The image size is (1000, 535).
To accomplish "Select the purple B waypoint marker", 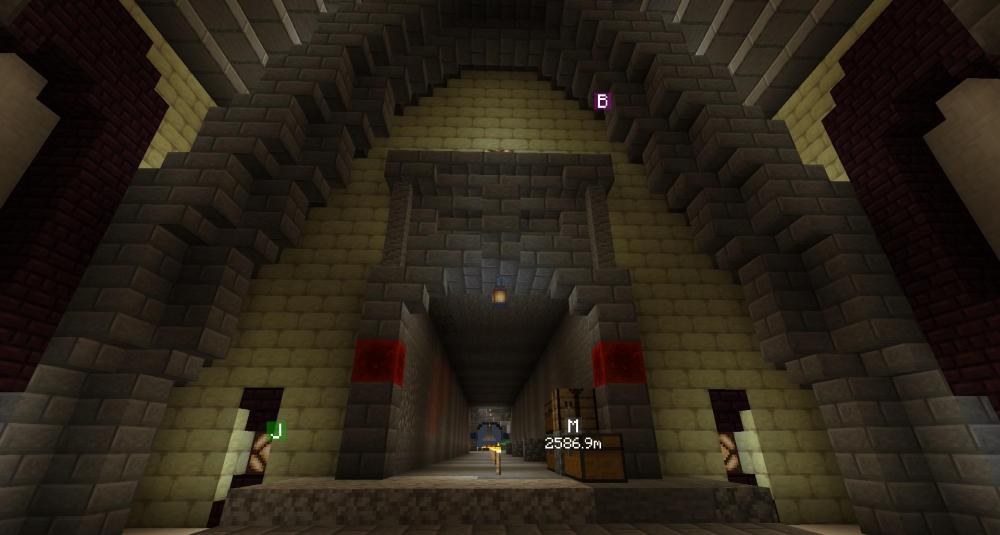I will (602, 101).
